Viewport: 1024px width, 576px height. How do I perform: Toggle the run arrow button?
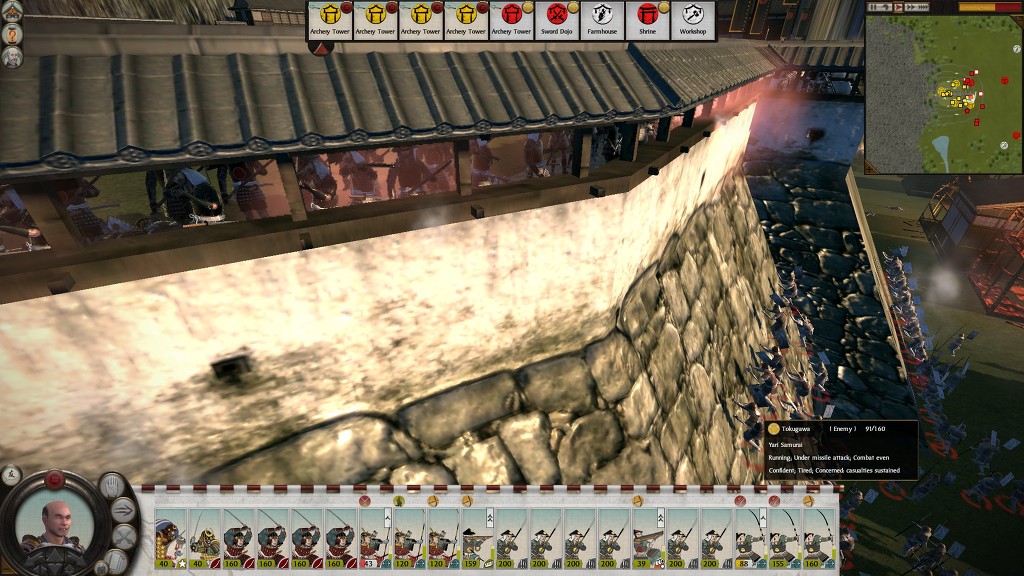(x=124, y=510)
